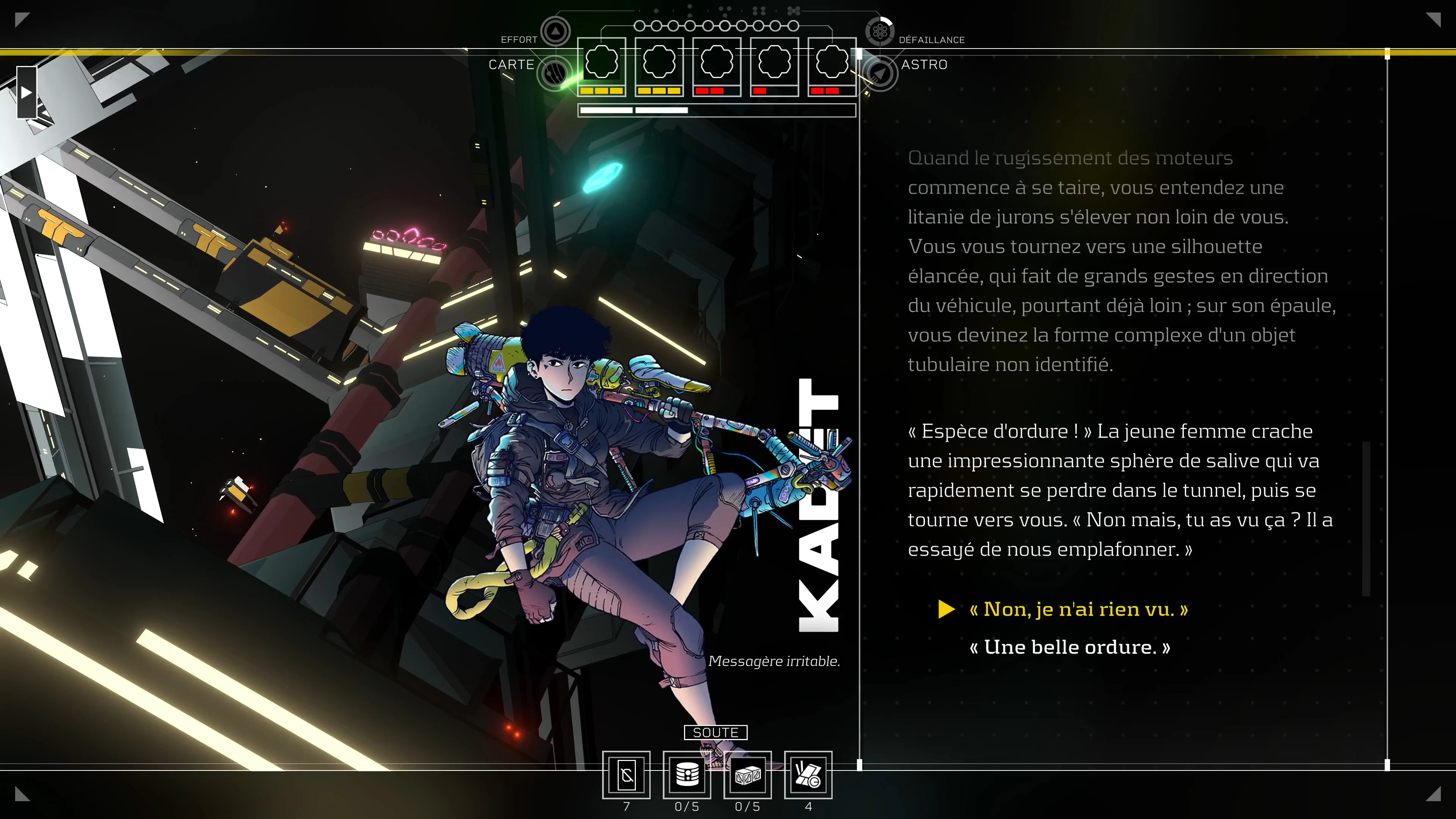The height and width of the screenshot is (819, 1456).
Task: Switch to the CARTE tab
Action: point(511,64)
